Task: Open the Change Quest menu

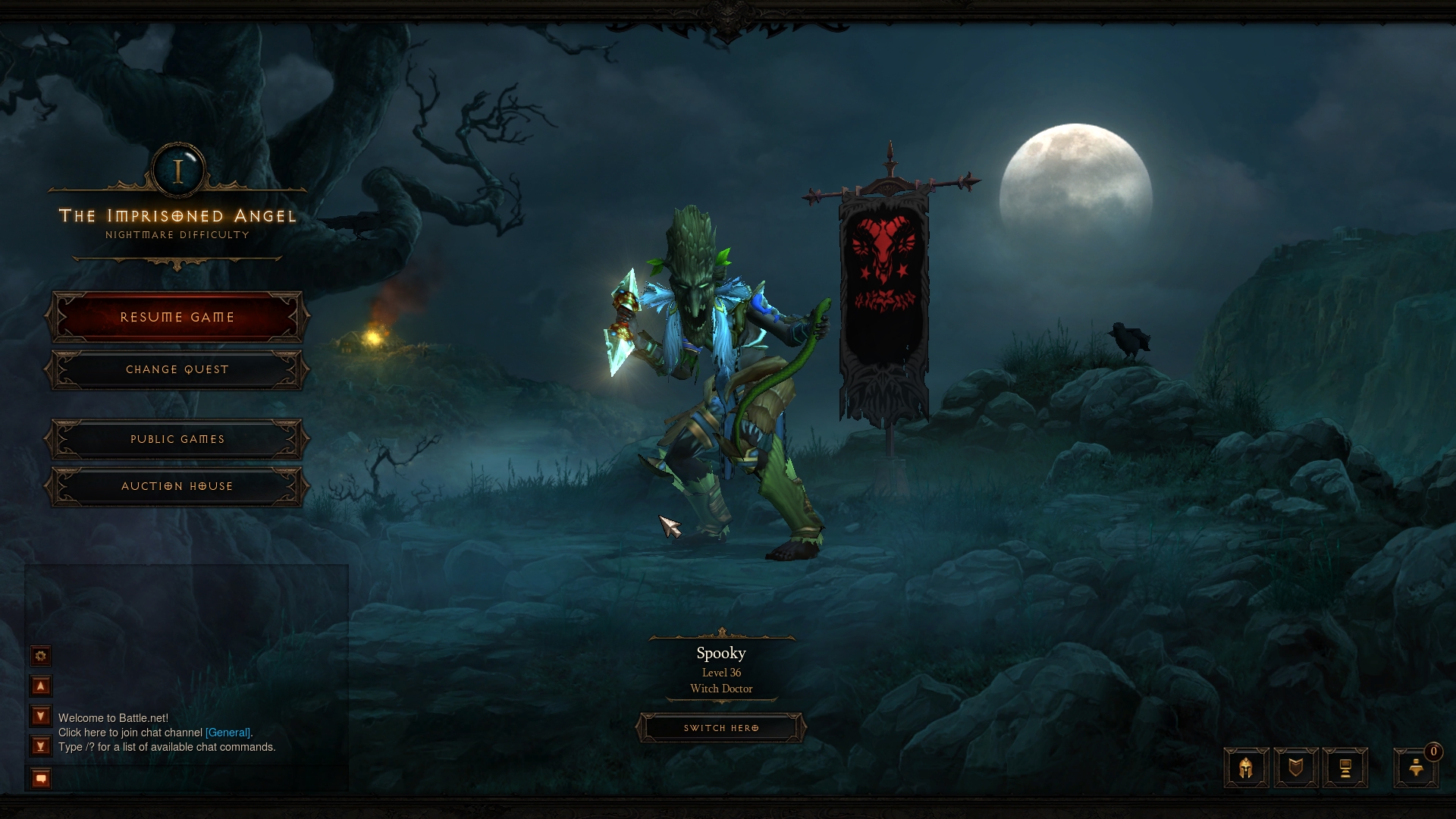Action: 177,370
